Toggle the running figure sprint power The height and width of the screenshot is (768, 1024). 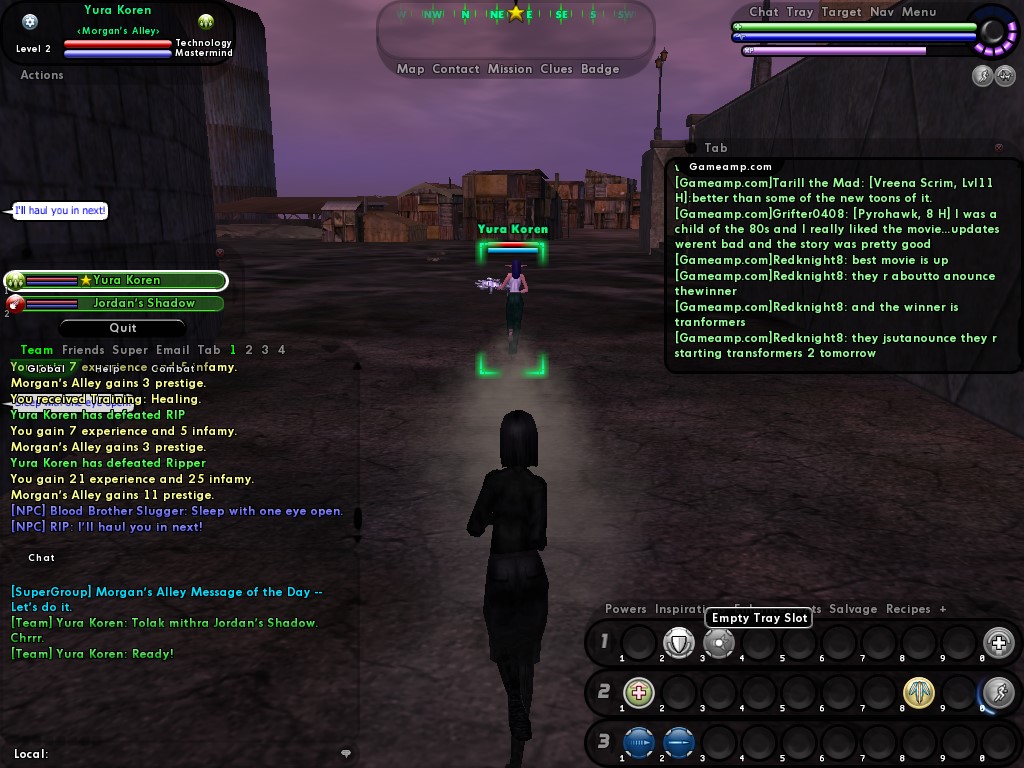(998, 691)
